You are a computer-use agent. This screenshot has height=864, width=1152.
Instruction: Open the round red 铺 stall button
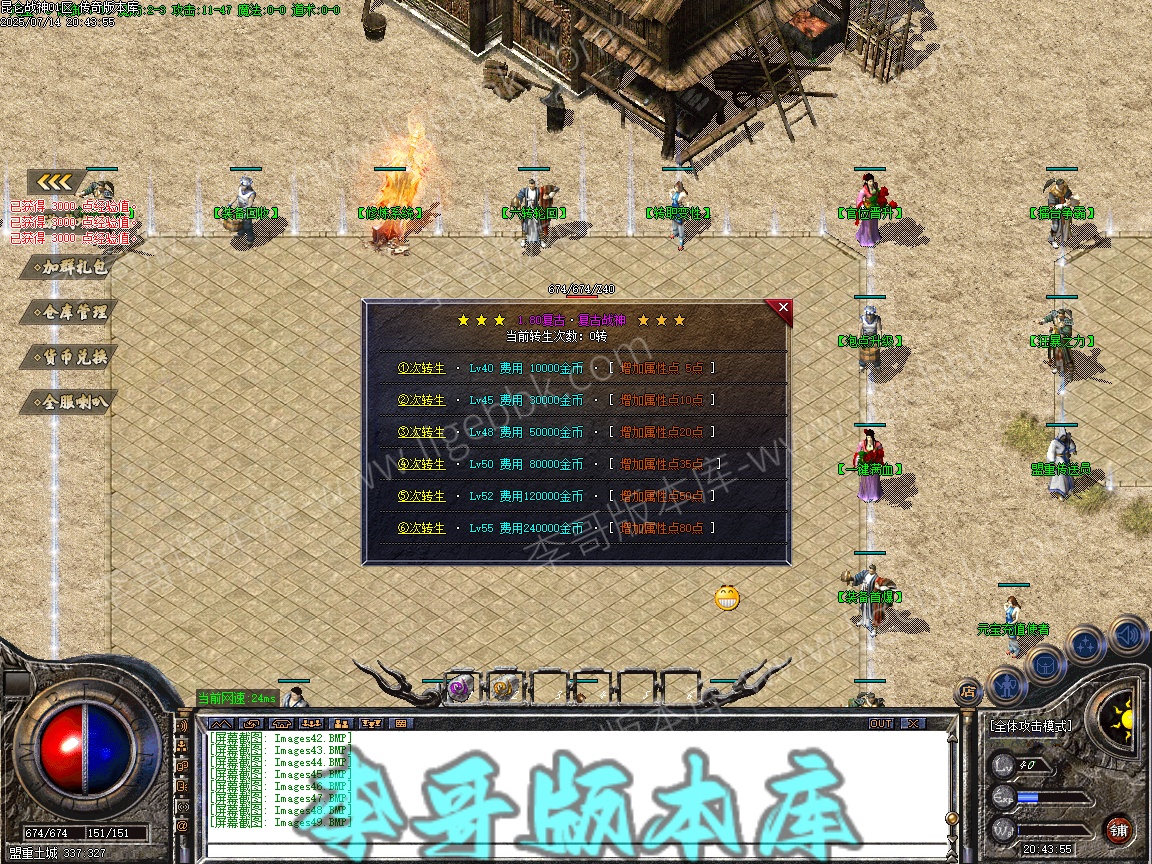[x=1118, y=829]
